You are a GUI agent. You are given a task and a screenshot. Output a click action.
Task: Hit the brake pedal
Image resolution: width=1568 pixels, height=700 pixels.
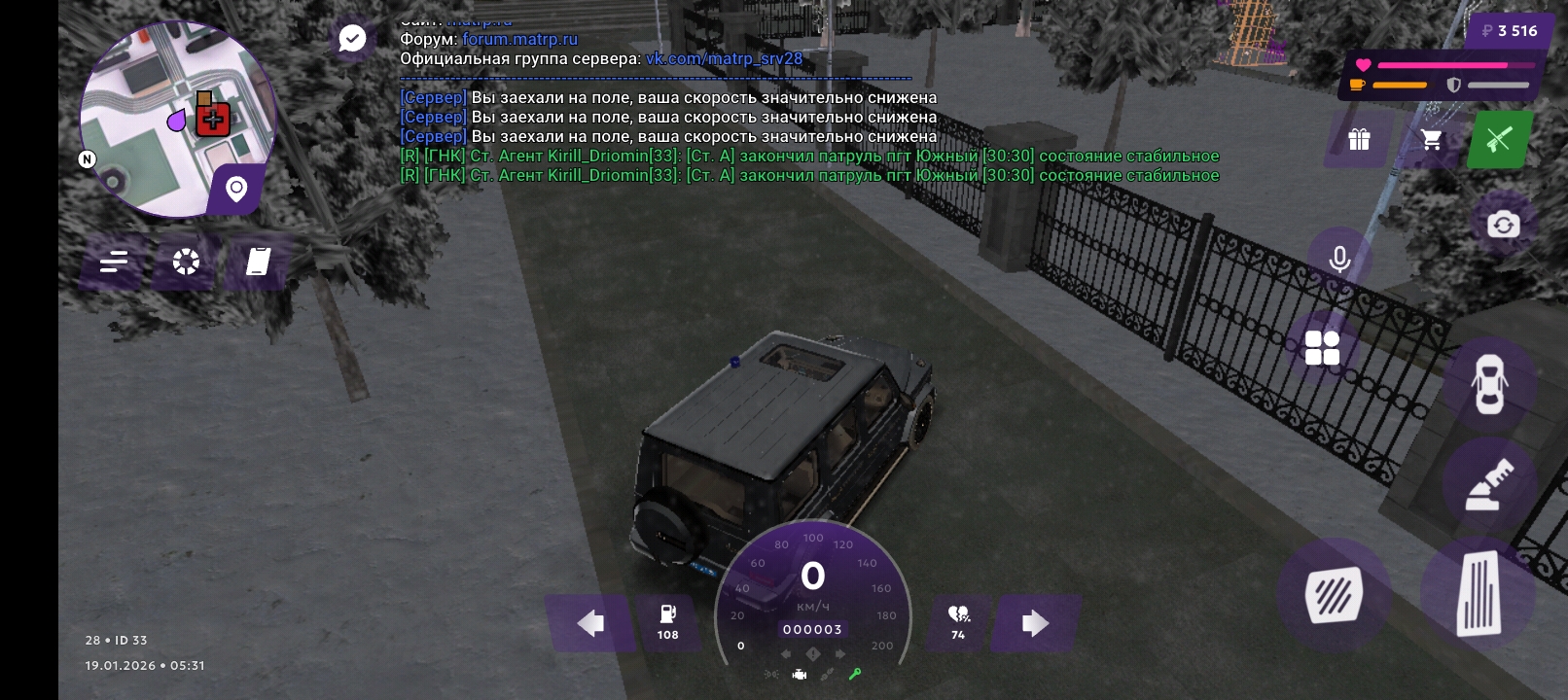(1334, 594)
